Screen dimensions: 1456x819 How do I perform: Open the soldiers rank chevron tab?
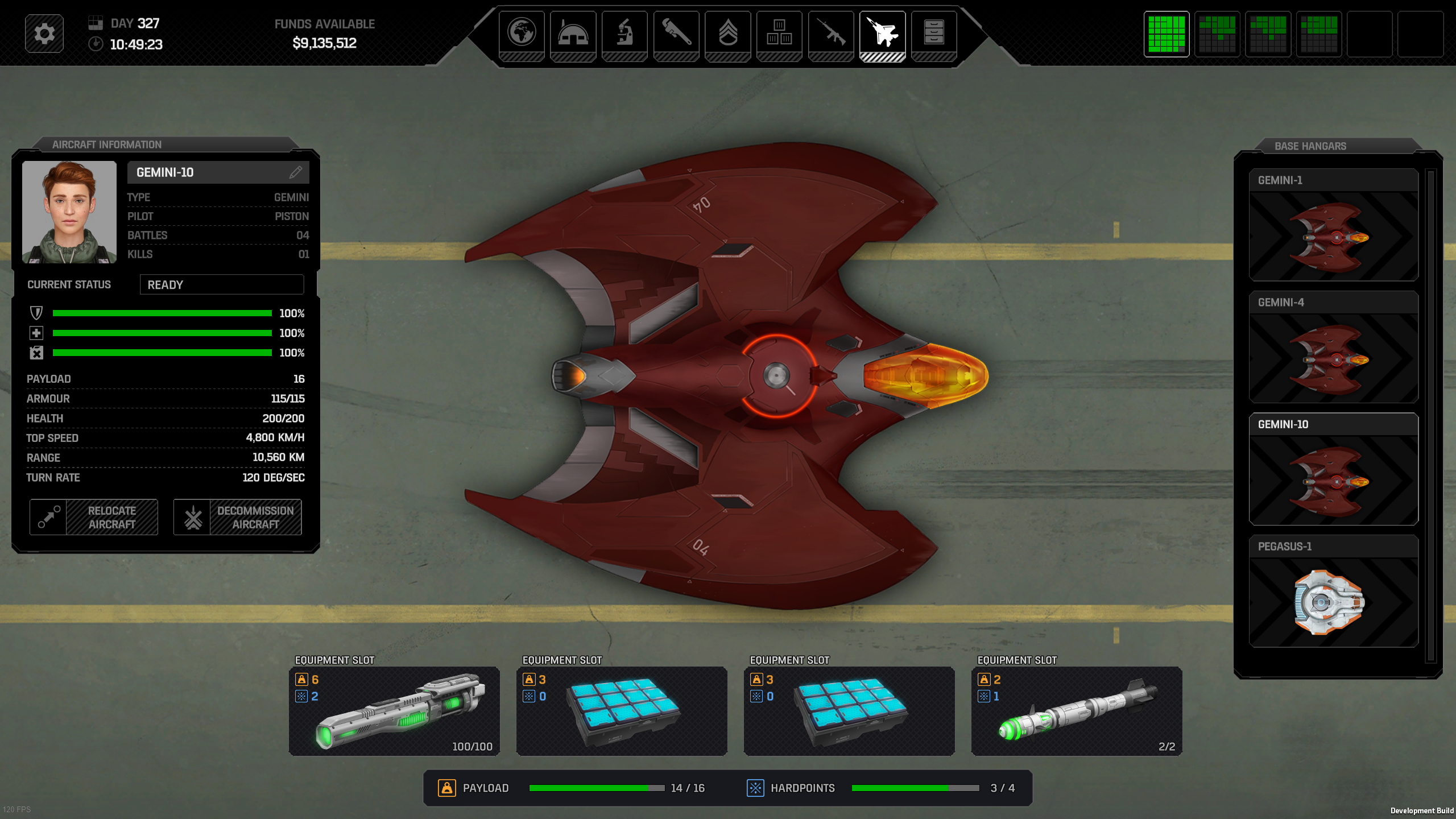(728, 33)
